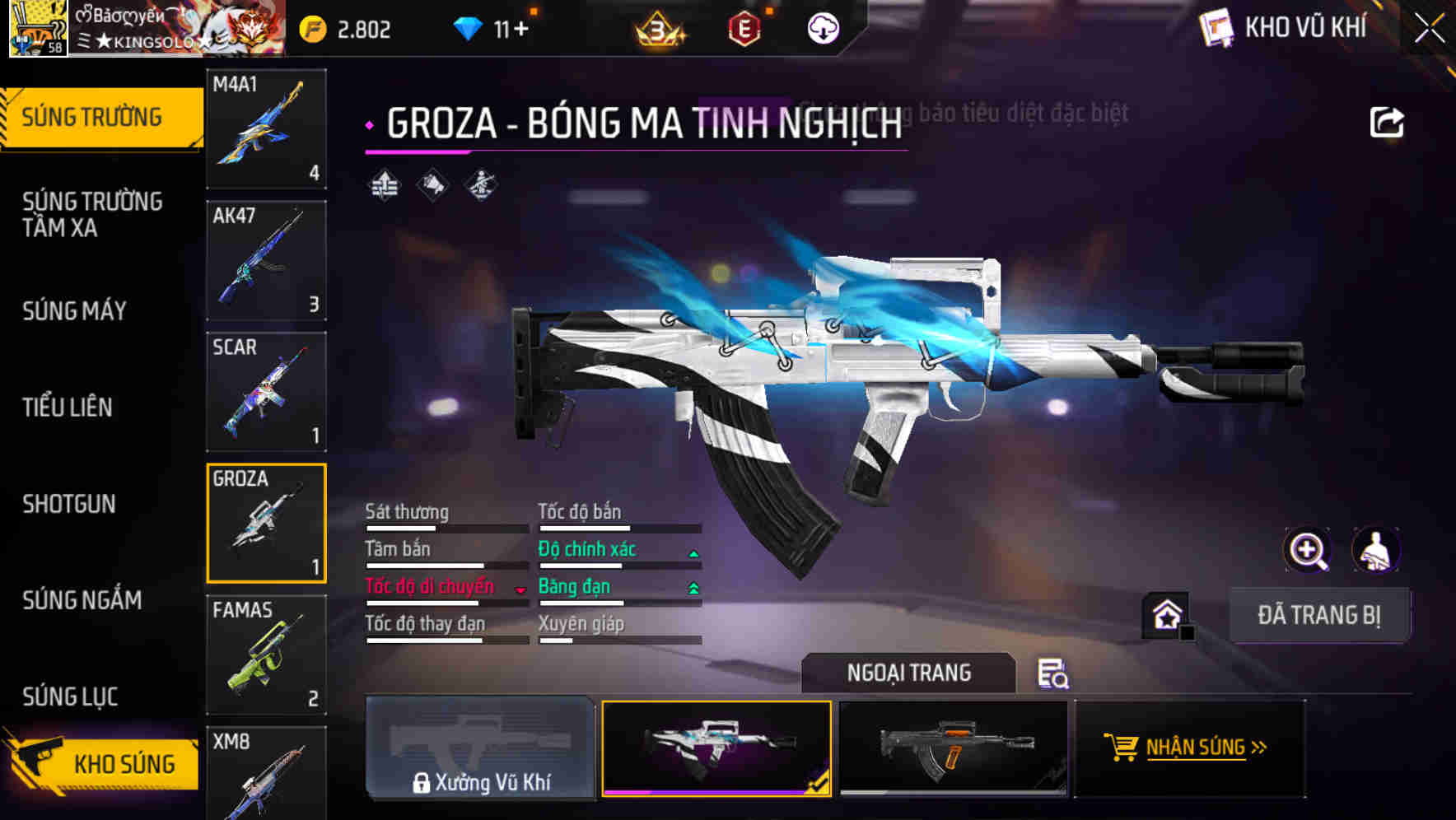Close the weapon armory screen
This screenshot has height=820, width=1456.
pyautogui.click(x=1430, y=28)
